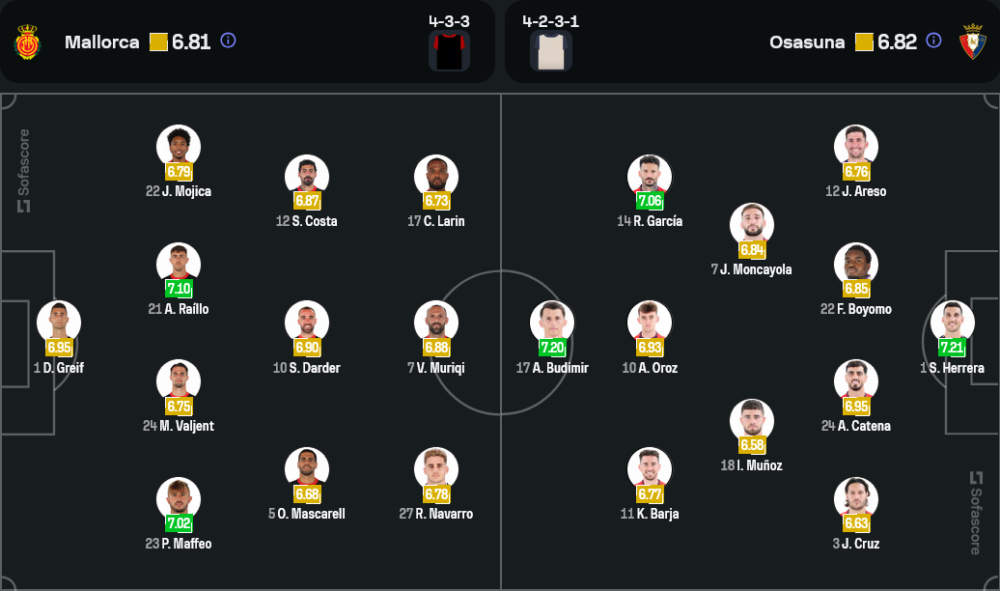
Task: Click Mallorca's kit shirt icon
Action: (x=449, y=51)
